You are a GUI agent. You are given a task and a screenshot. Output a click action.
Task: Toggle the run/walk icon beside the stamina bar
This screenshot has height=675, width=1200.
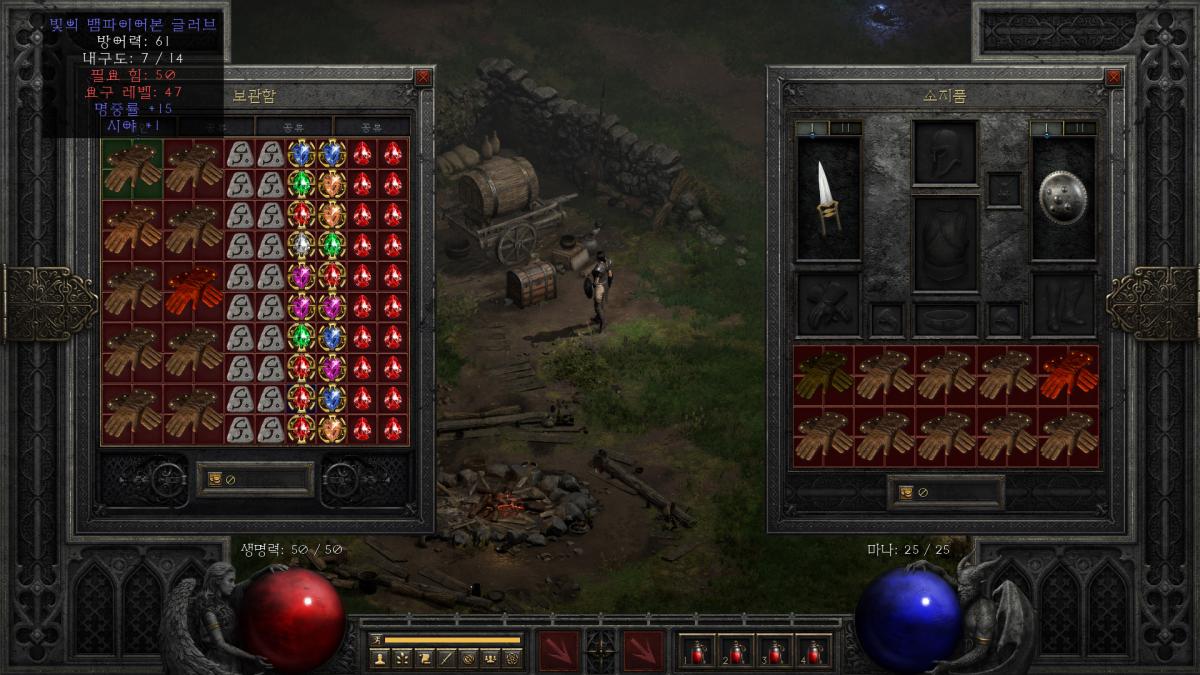[x=376, y=639]
